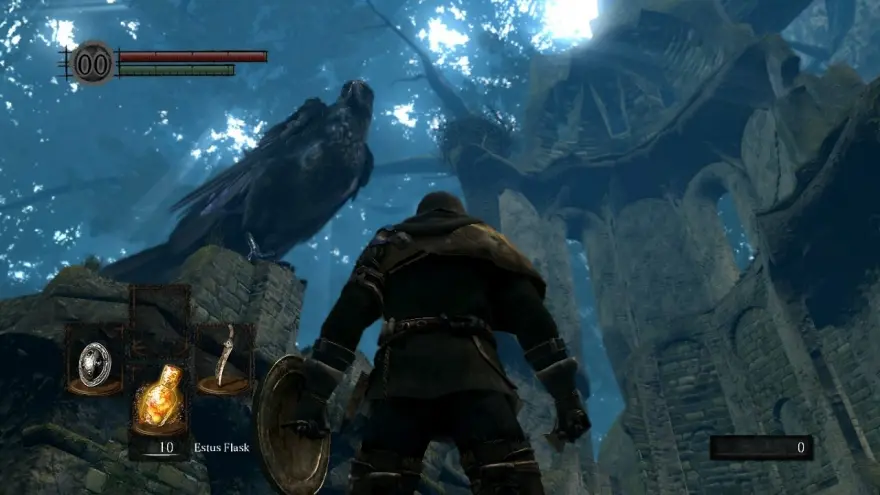Select the left-hand shield slot
This screenshot has height=495, width=880.
pos(94,361)
